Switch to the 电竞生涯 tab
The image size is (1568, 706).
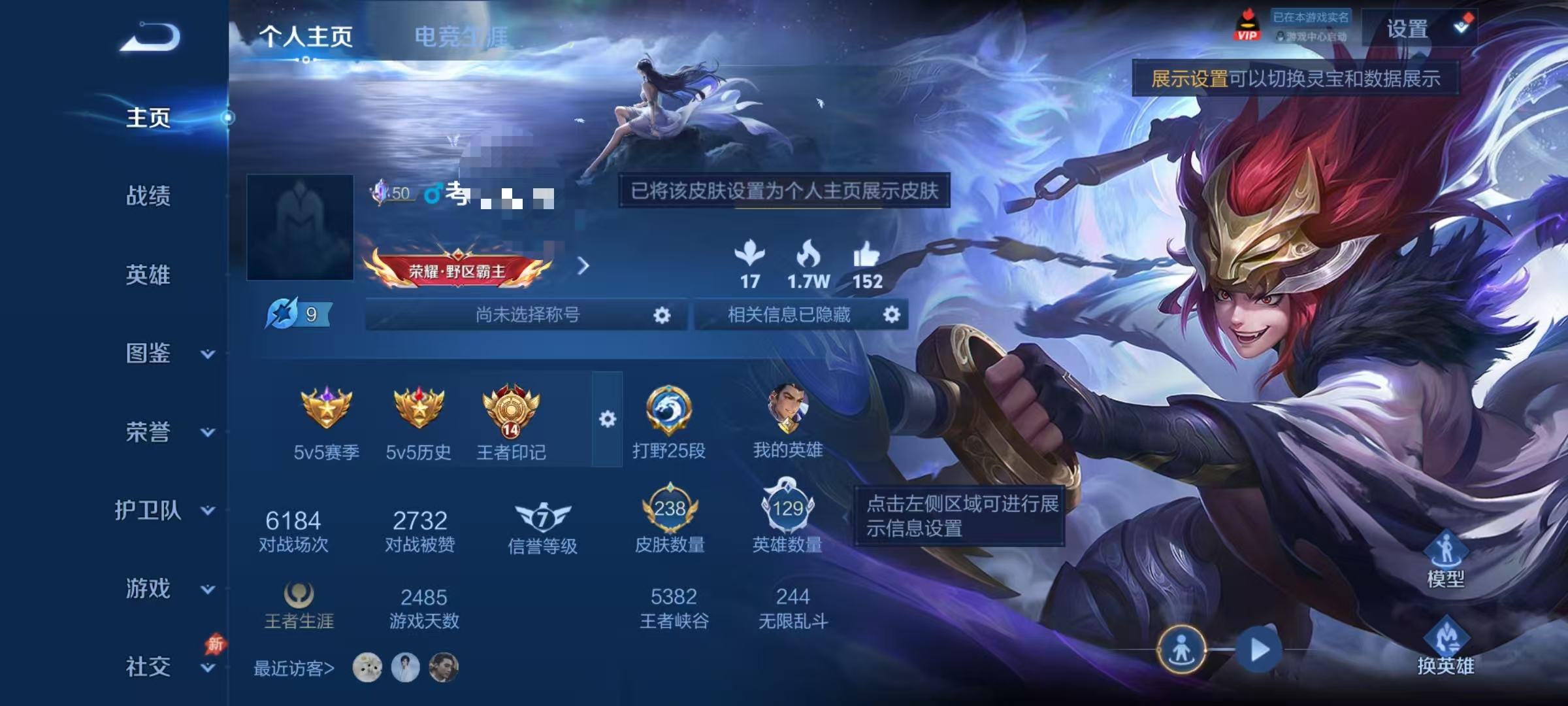461,38
